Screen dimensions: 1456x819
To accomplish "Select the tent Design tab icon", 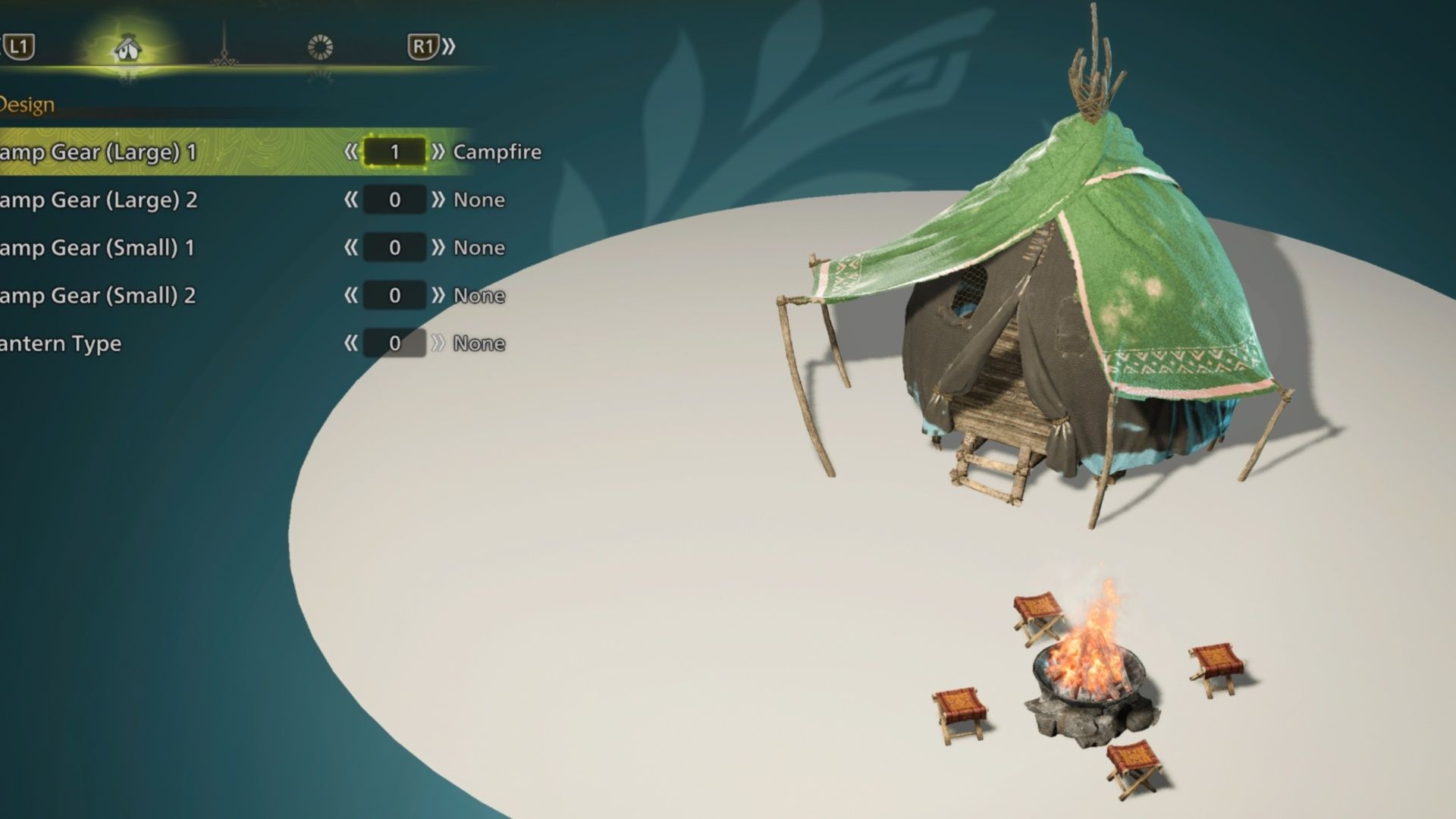I will [127, 45].
